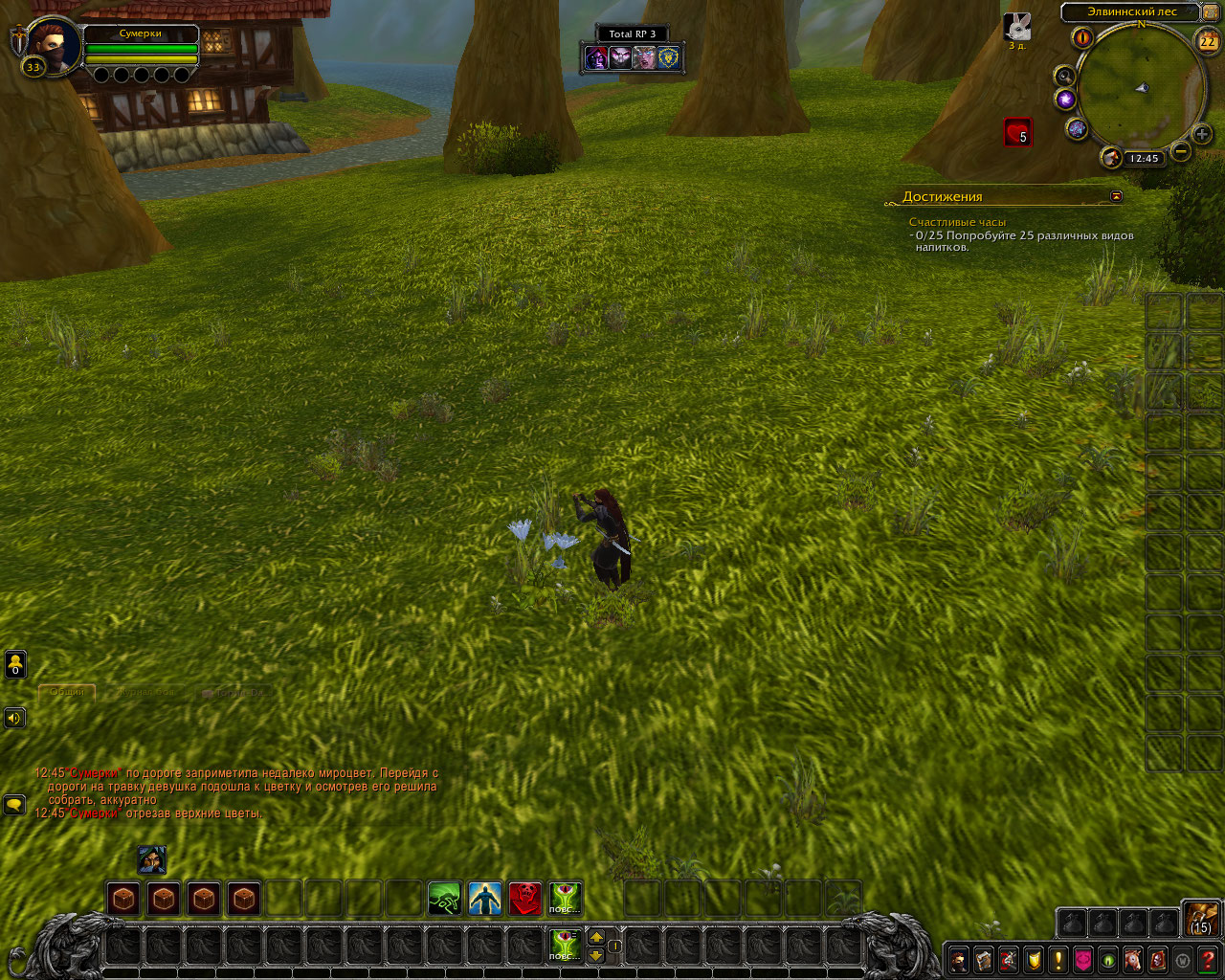This screenshot has height=980, width=1225.
Task: Activate the green running figure ability
Action: coord(444,899)
